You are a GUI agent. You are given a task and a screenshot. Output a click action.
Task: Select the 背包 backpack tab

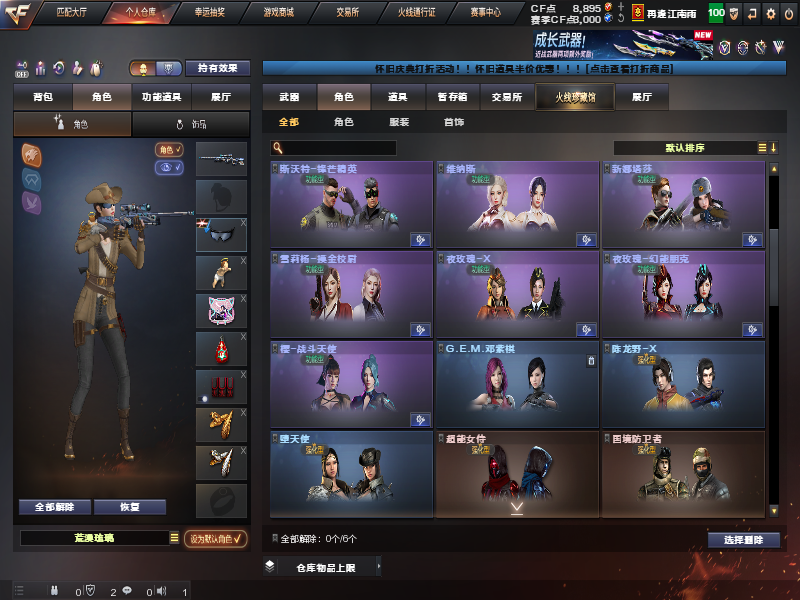tap(43, 97)
